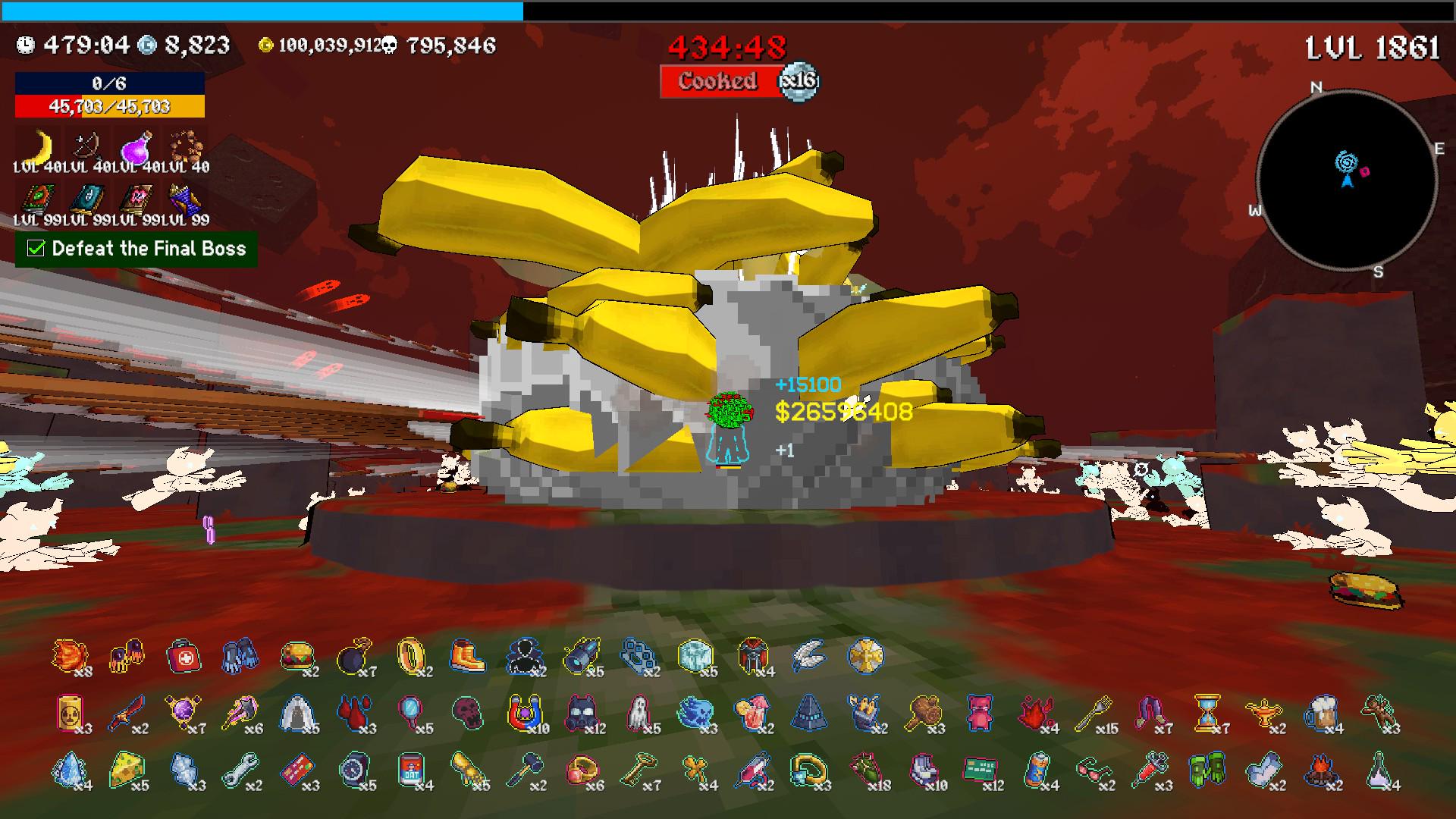Select the white ghost item
This screenshot has width=1456, height=819.
[637, 713]
